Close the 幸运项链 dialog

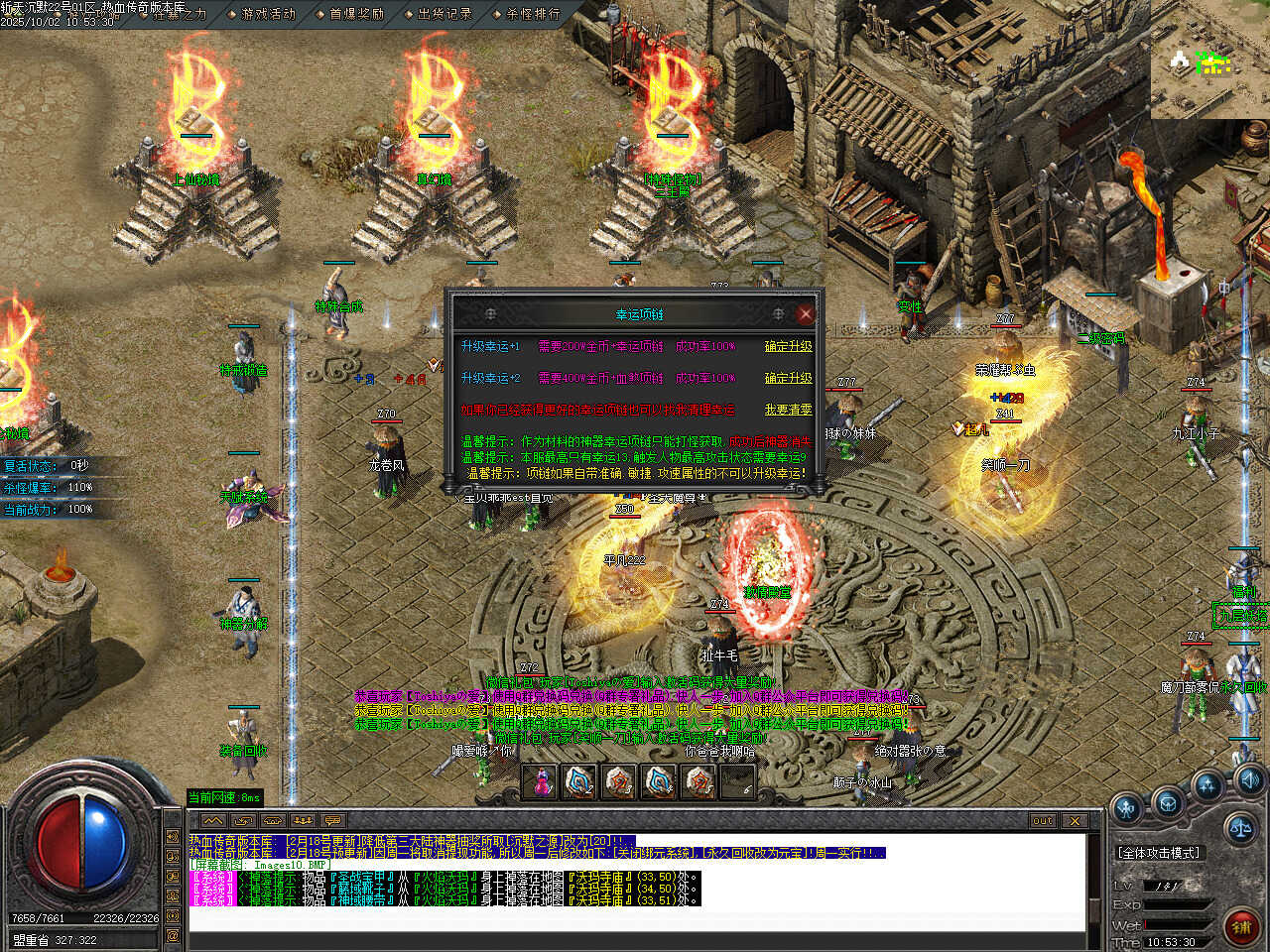point(805,313)
